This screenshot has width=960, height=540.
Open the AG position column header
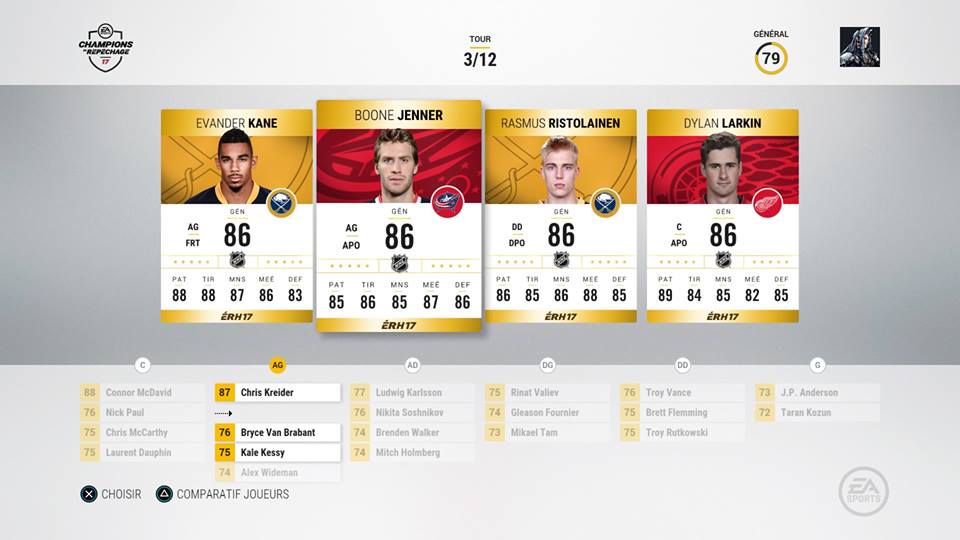[x=278, y=366]
